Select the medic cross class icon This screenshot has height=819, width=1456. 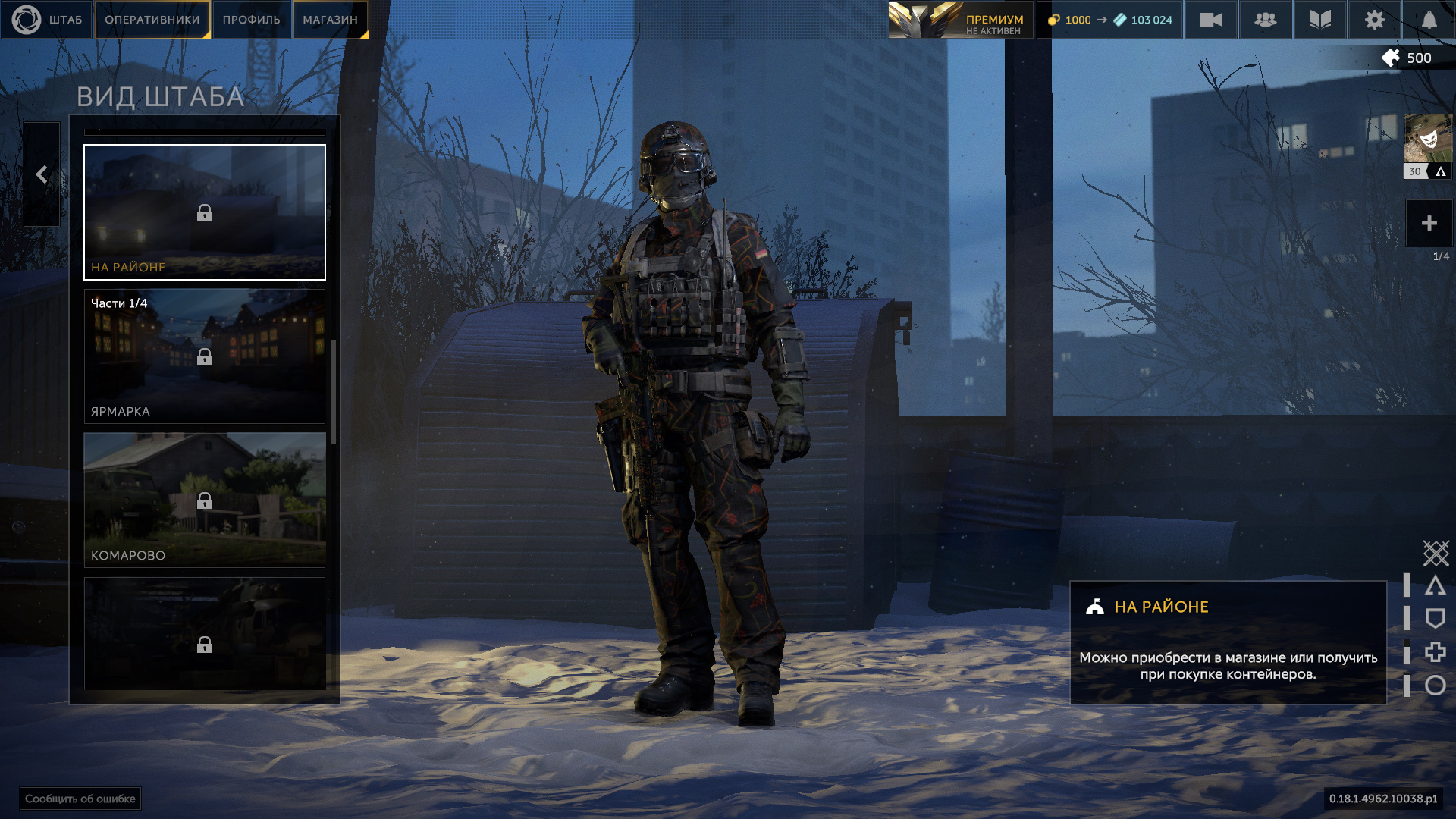tap(1435, 652)
